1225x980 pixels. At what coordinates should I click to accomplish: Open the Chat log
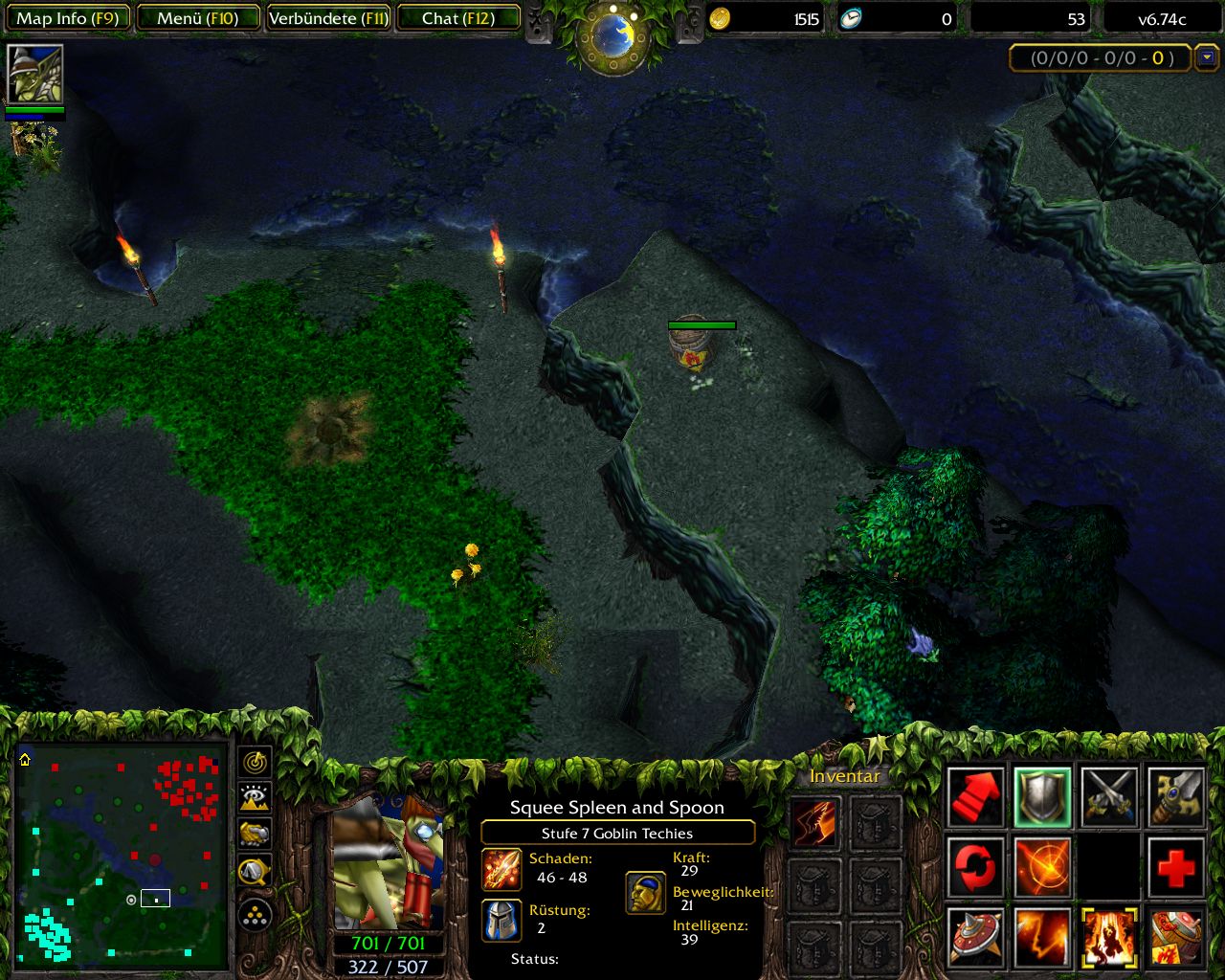(458, 18)
